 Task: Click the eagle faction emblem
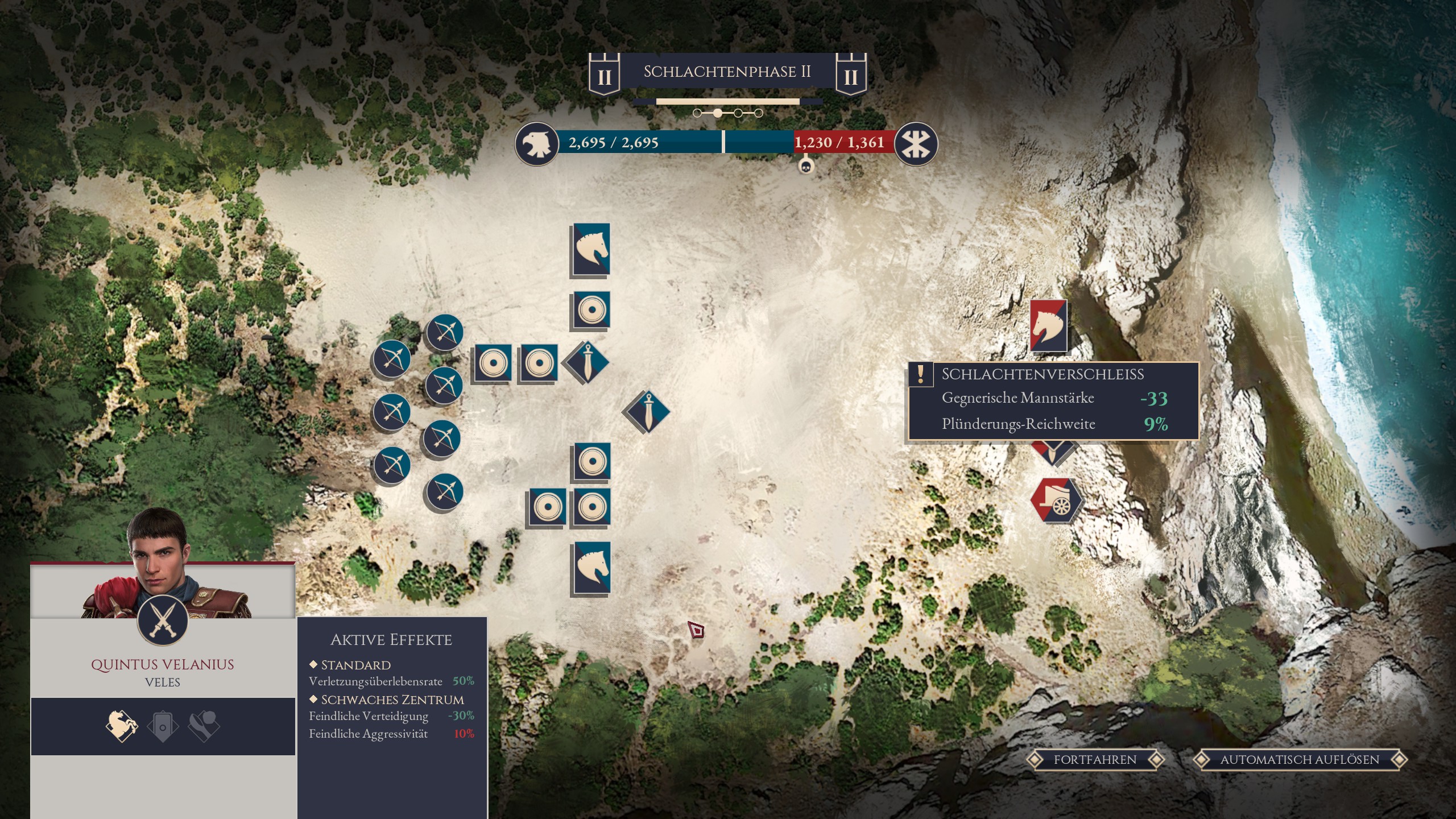[x=536, y=144]
